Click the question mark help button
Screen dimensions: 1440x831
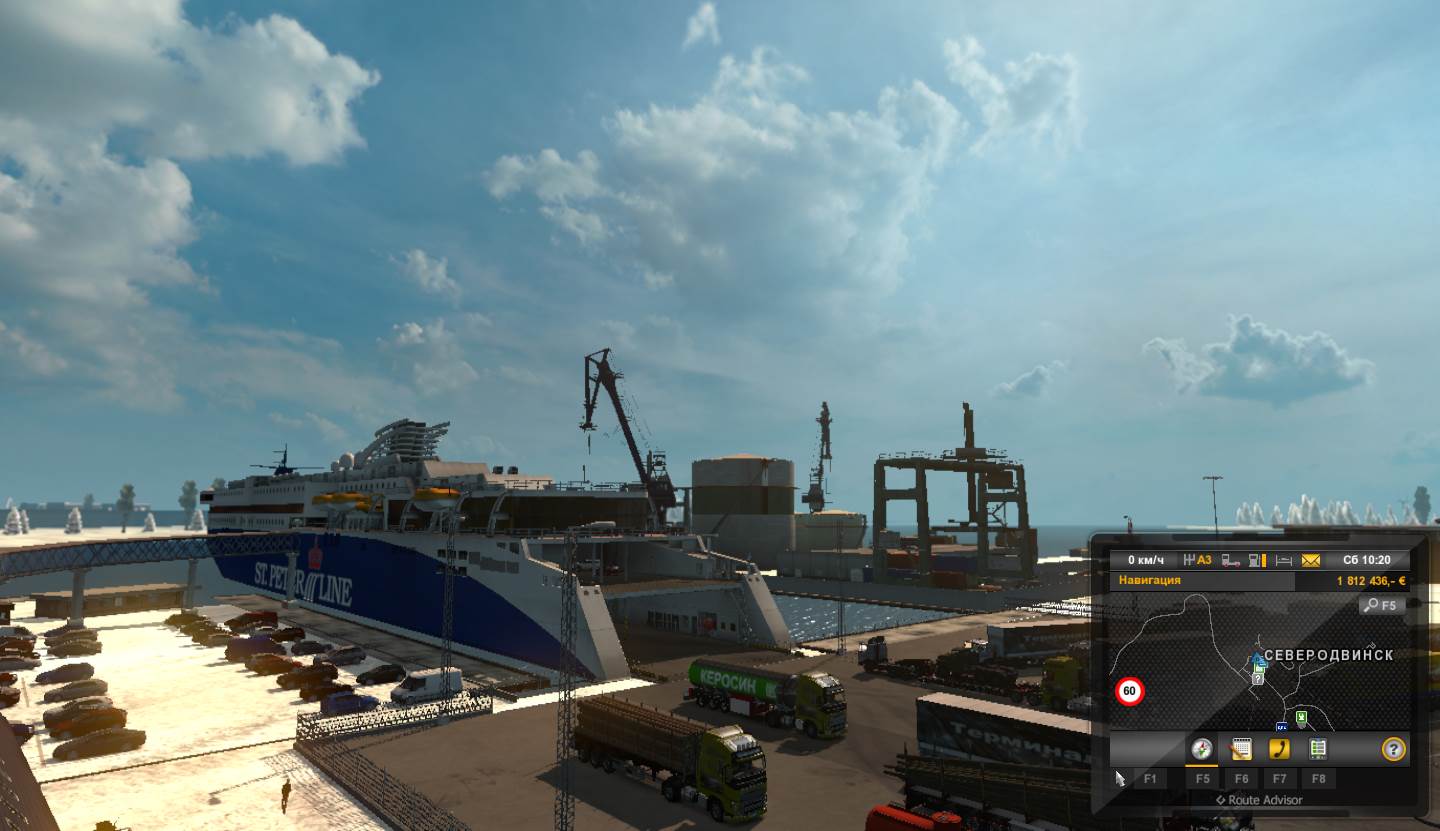tap(1393, 749)
